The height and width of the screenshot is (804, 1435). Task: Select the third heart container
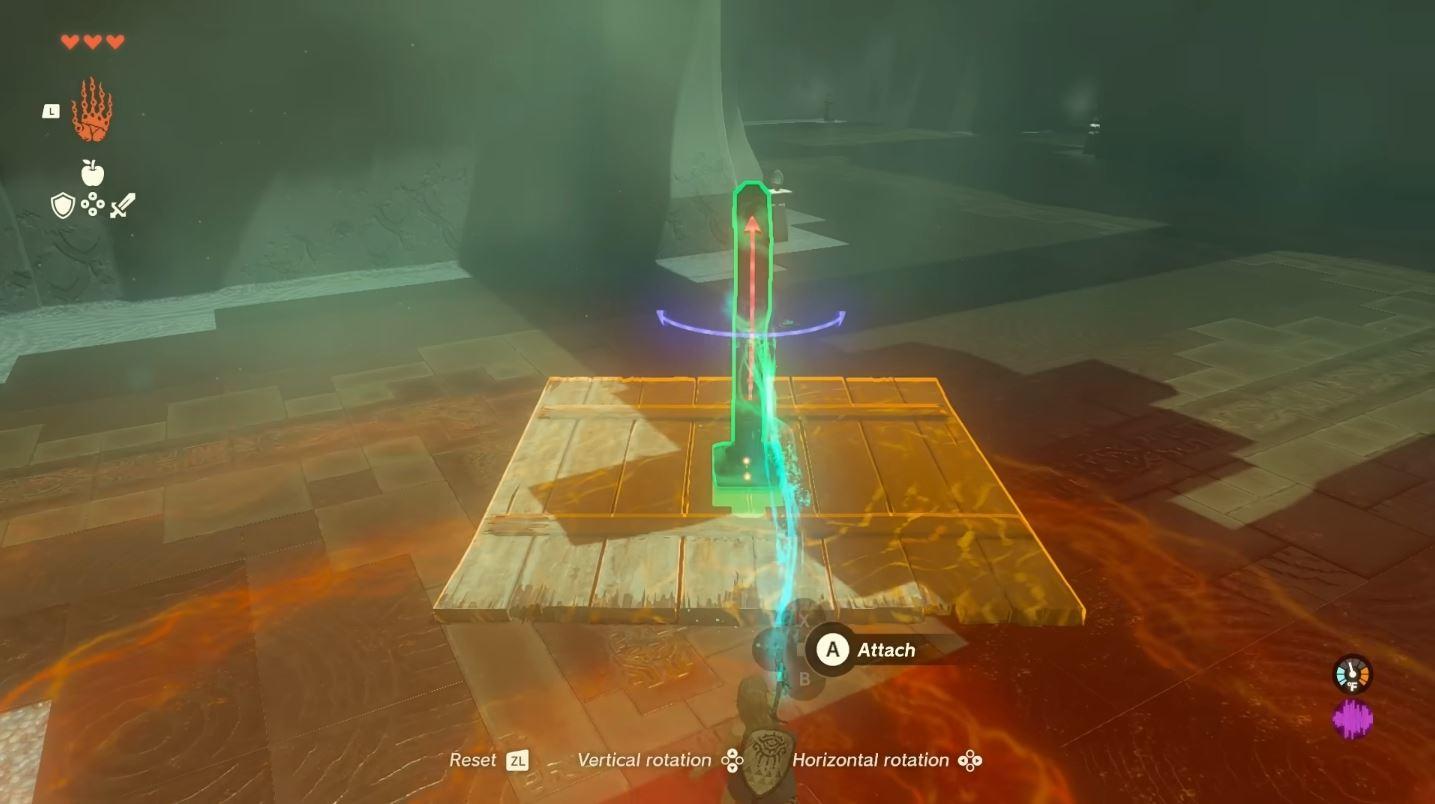click(115, 42)
